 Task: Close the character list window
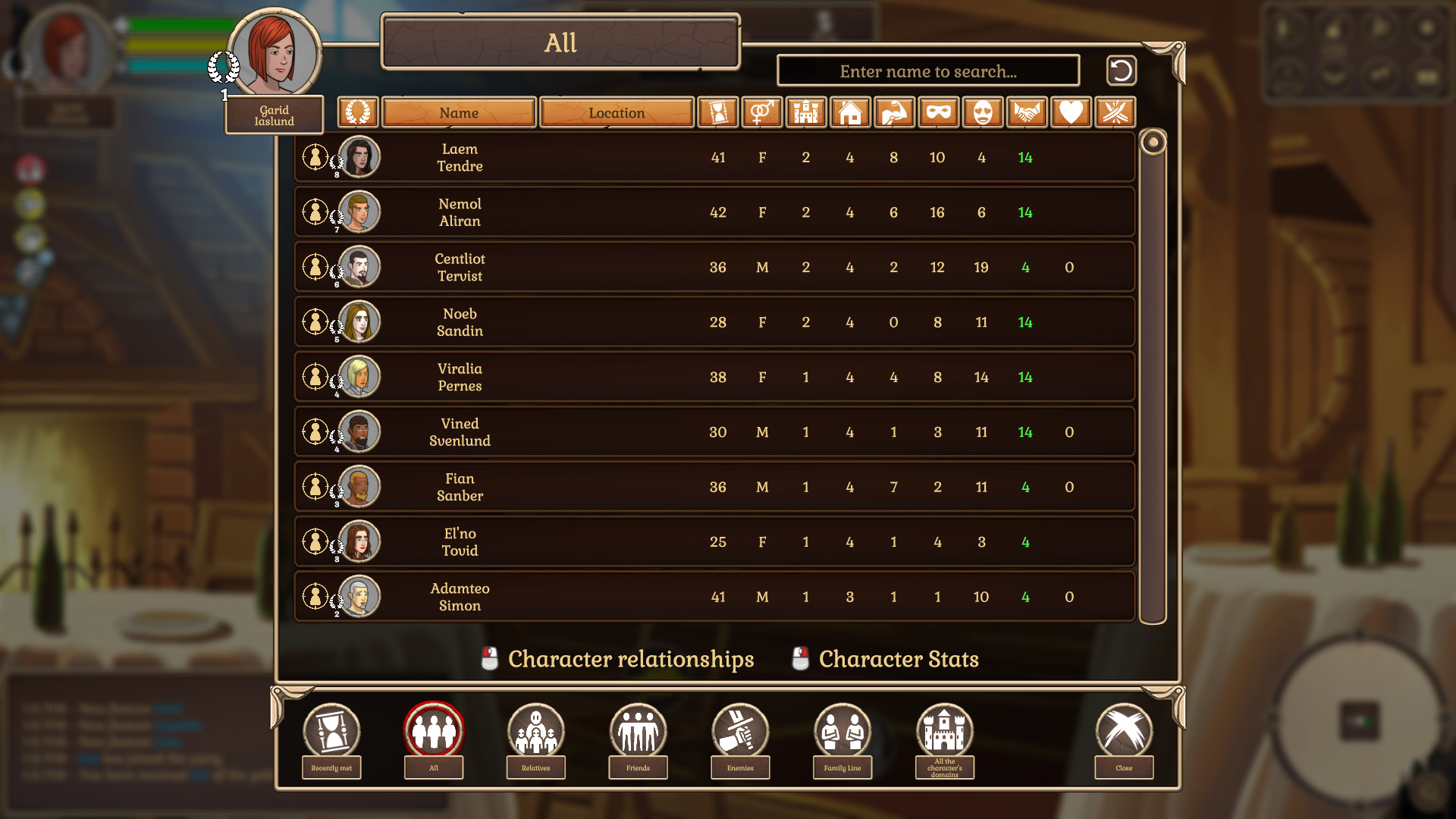click(1124, 732)
